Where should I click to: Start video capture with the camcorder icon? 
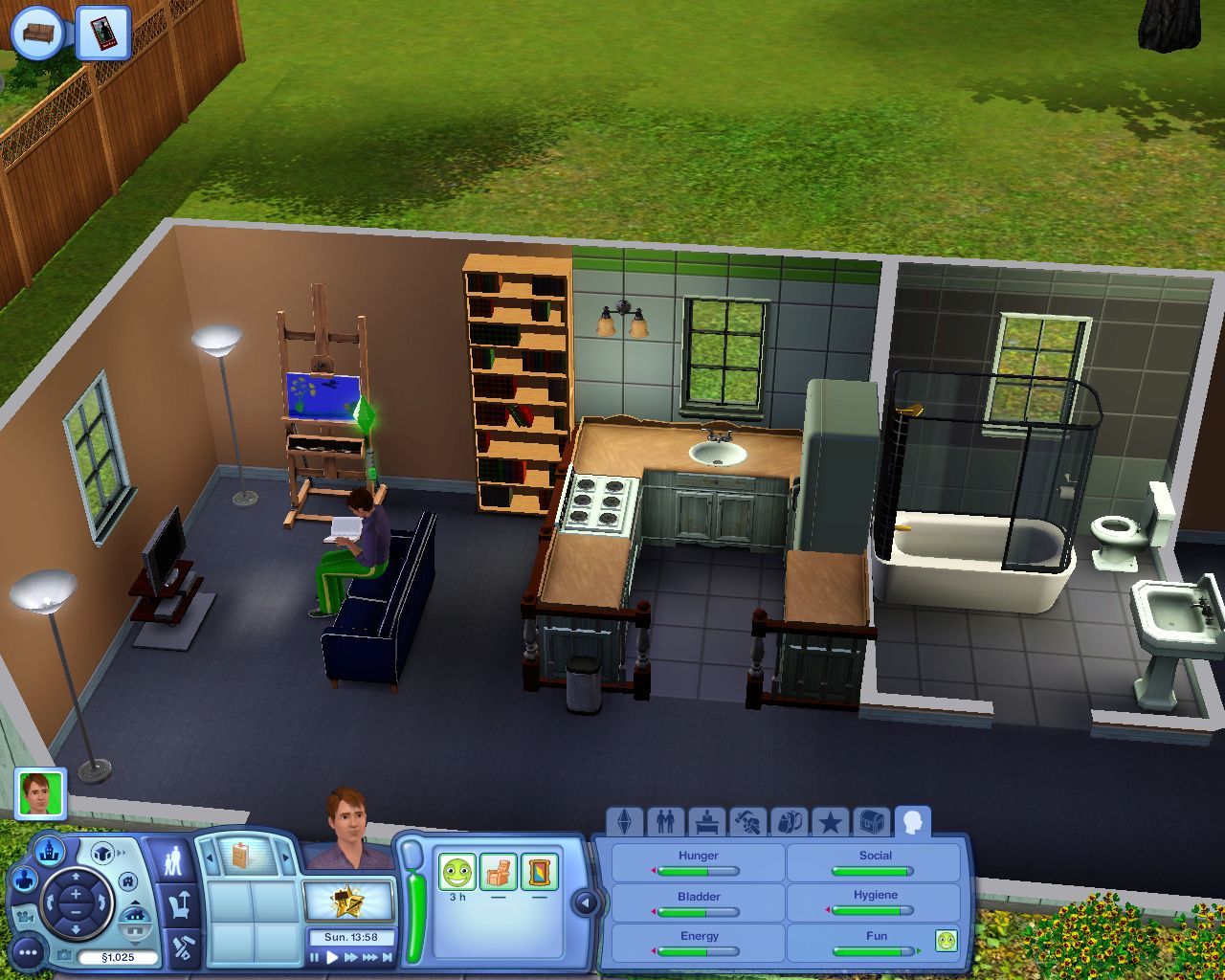(x=25, y=917)
